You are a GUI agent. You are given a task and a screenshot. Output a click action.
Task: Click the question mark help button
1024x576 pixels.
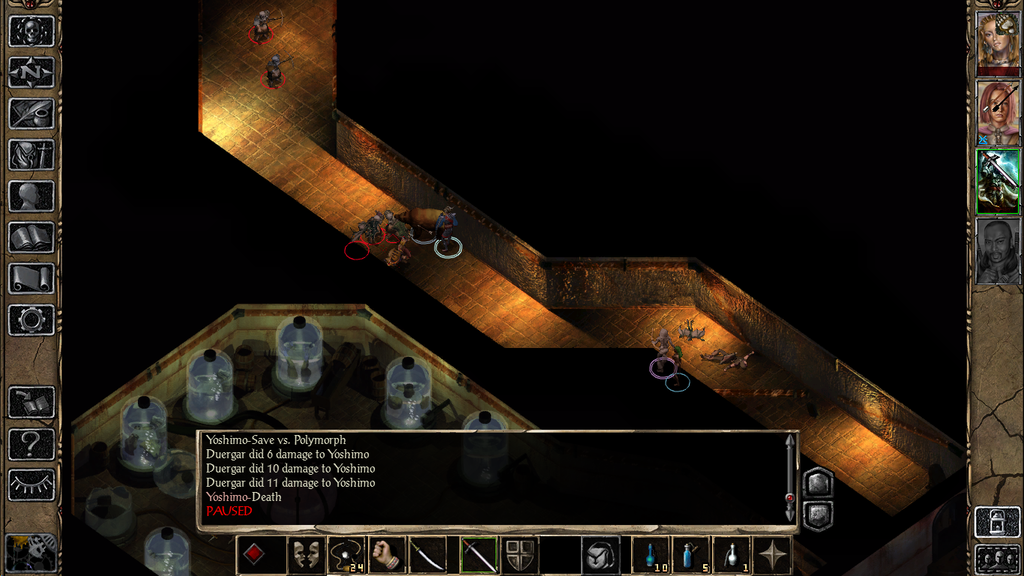coord(31,444)
